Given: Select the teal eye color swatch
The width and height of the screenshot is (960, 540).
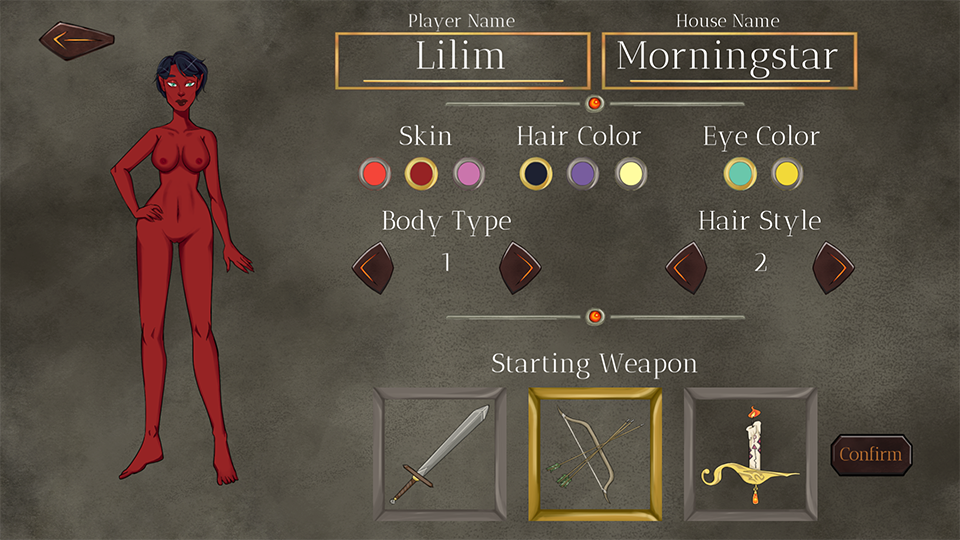Looking at the screenshot, I should coord(741,174).
